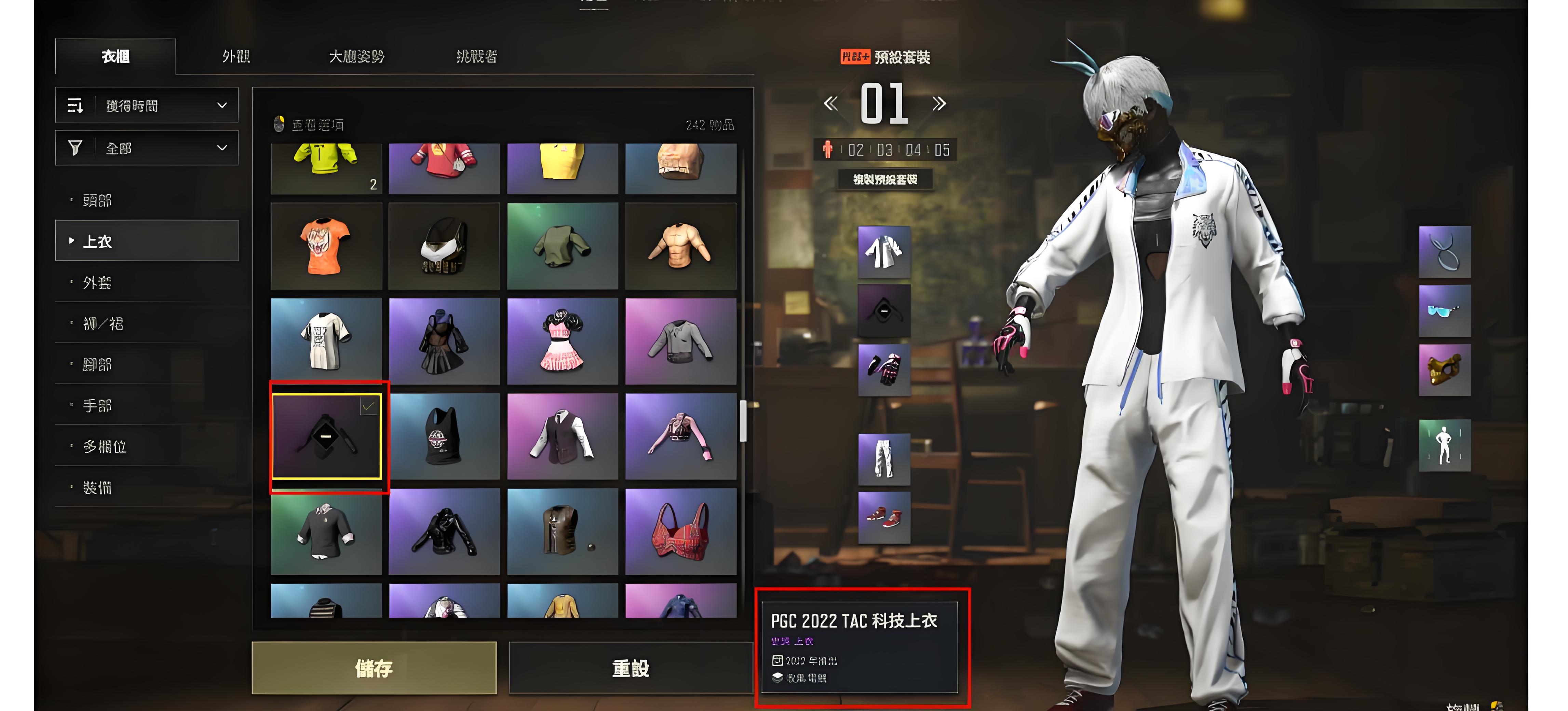Screen dimensions: 1568x711
Task: Select the 頭部 head category
Action: pos(97,200)
